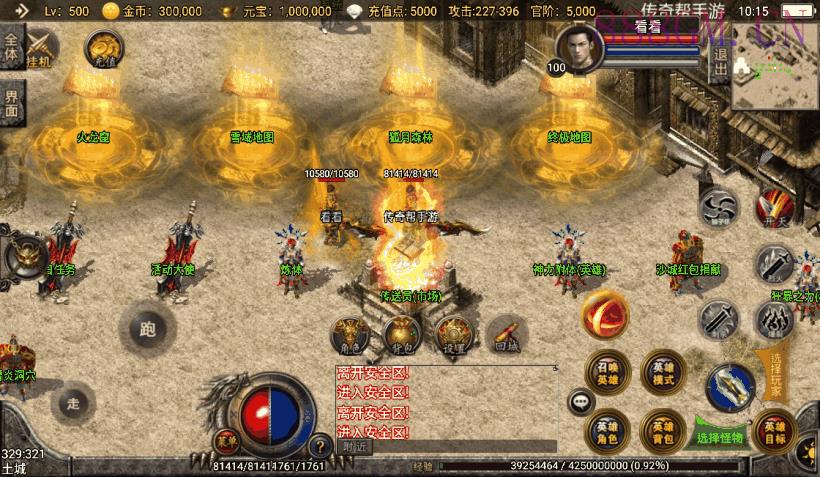Toggle the 英雄模式 hero mode button
This screenshot has height=477, width=820.
pos(661,371)
